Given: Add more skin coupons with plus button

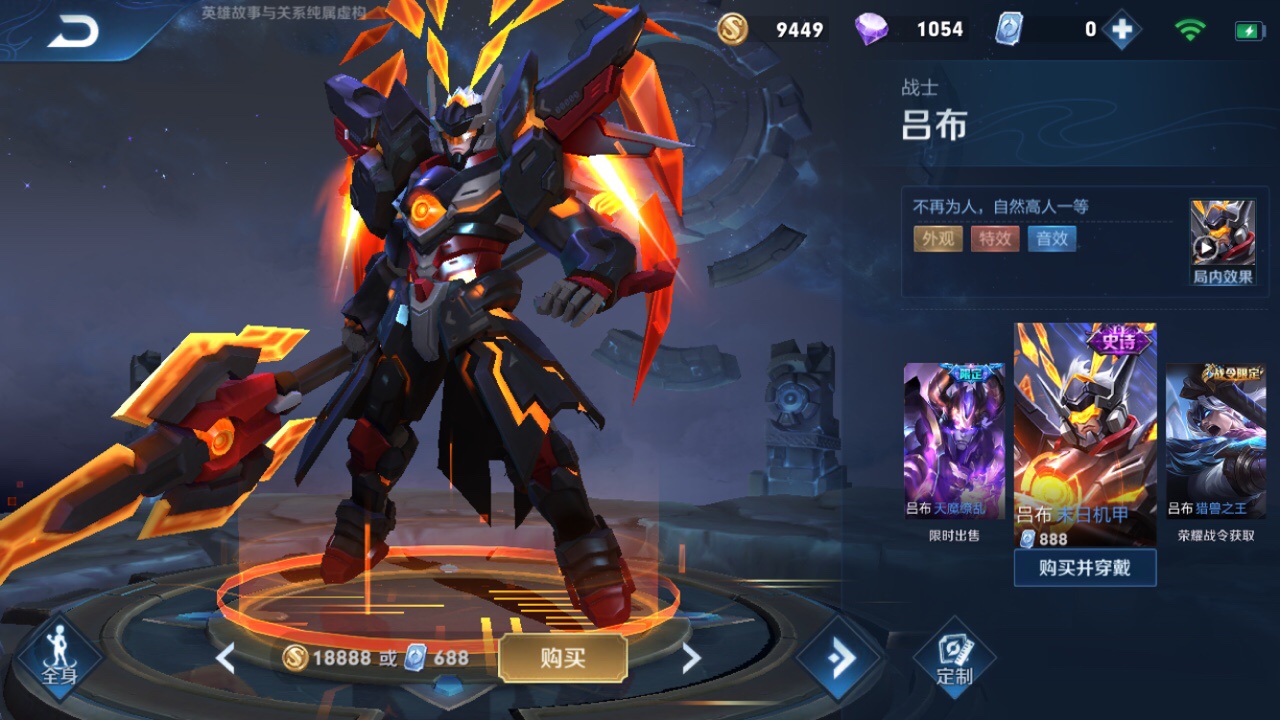Looking at the screenshot, I should coord(1122,30).
